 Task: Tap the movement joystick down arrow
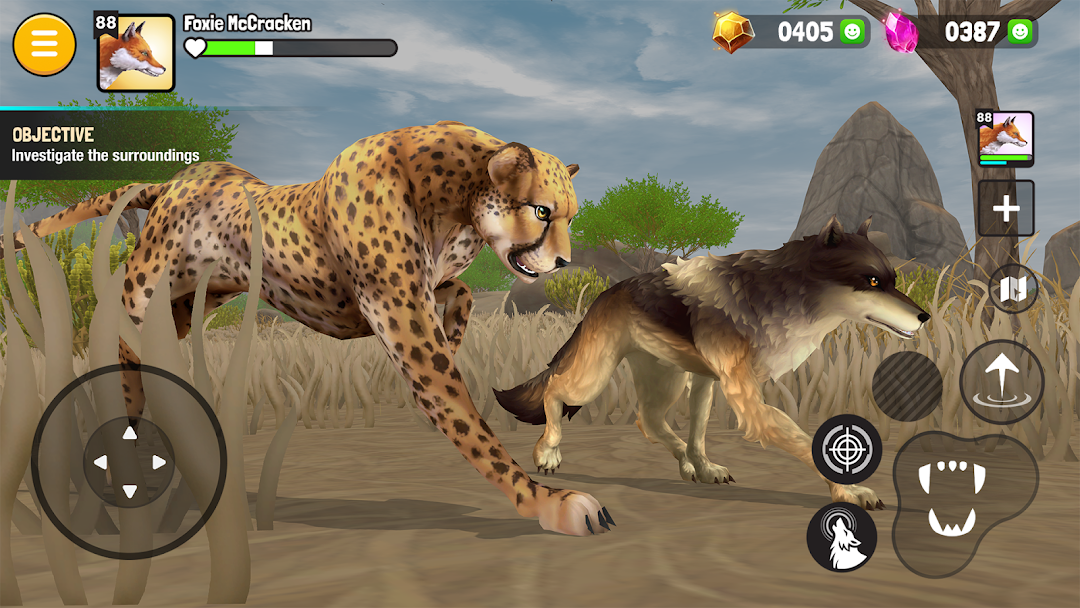[129, 491]
